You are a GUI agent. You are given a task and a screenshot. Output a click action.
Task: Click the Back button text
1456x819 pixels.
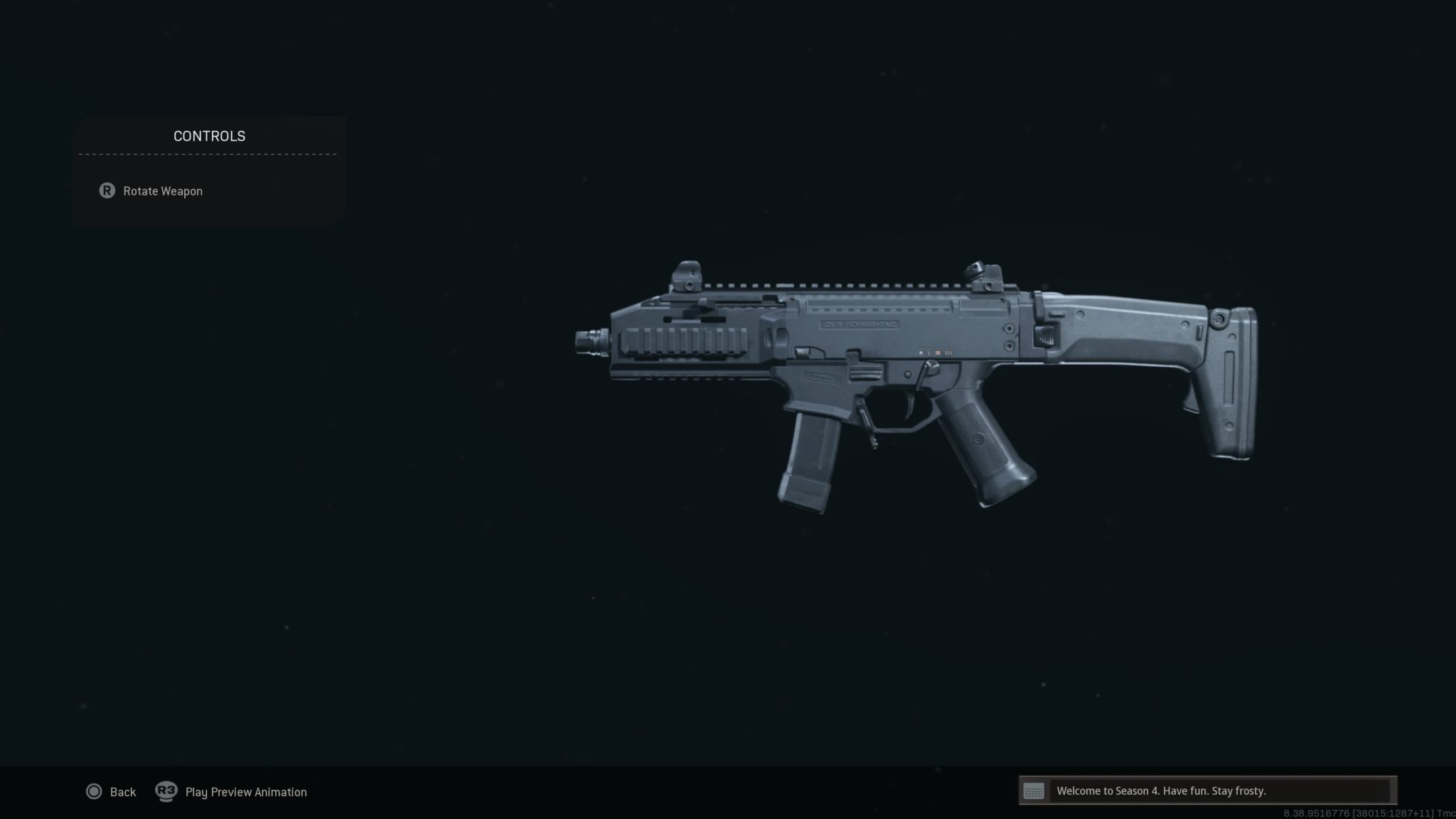(122, 791)
